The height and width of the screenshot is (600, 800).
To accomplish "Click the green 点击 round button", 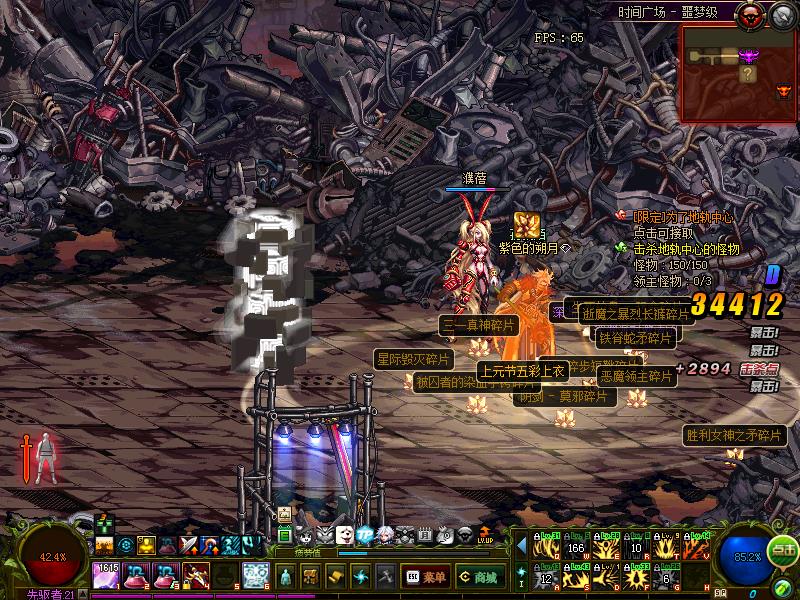I will click(784, 549).
